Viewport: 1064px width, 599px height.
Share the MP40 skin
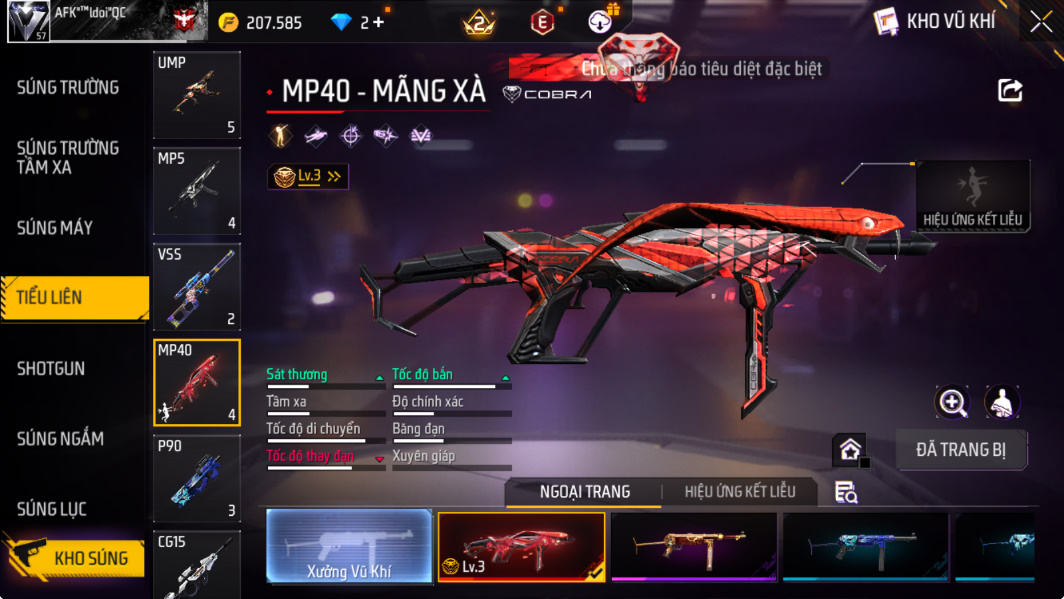click(1010, 91)
